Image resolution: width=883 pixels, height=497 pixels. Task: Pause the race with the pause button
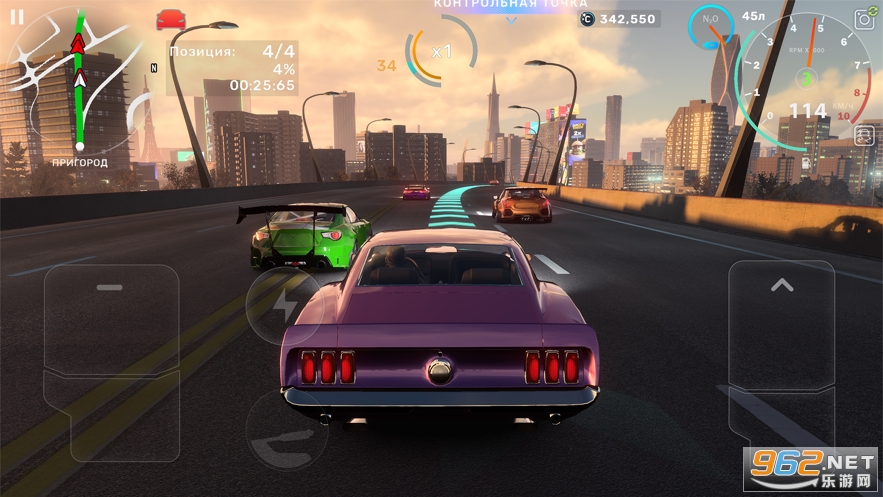pyautogui.click(x=17, y=17)
